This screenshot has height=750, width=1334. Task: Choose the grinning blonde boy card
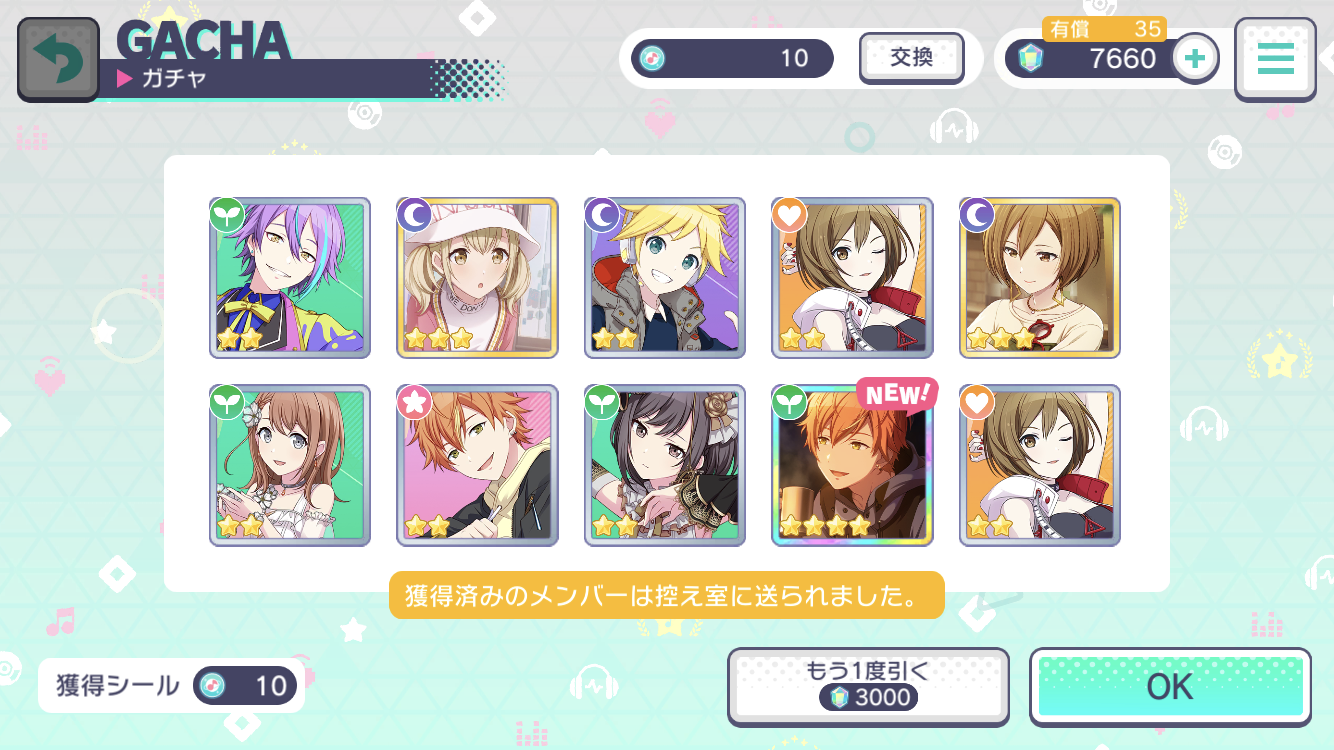[x=665, y=278]
